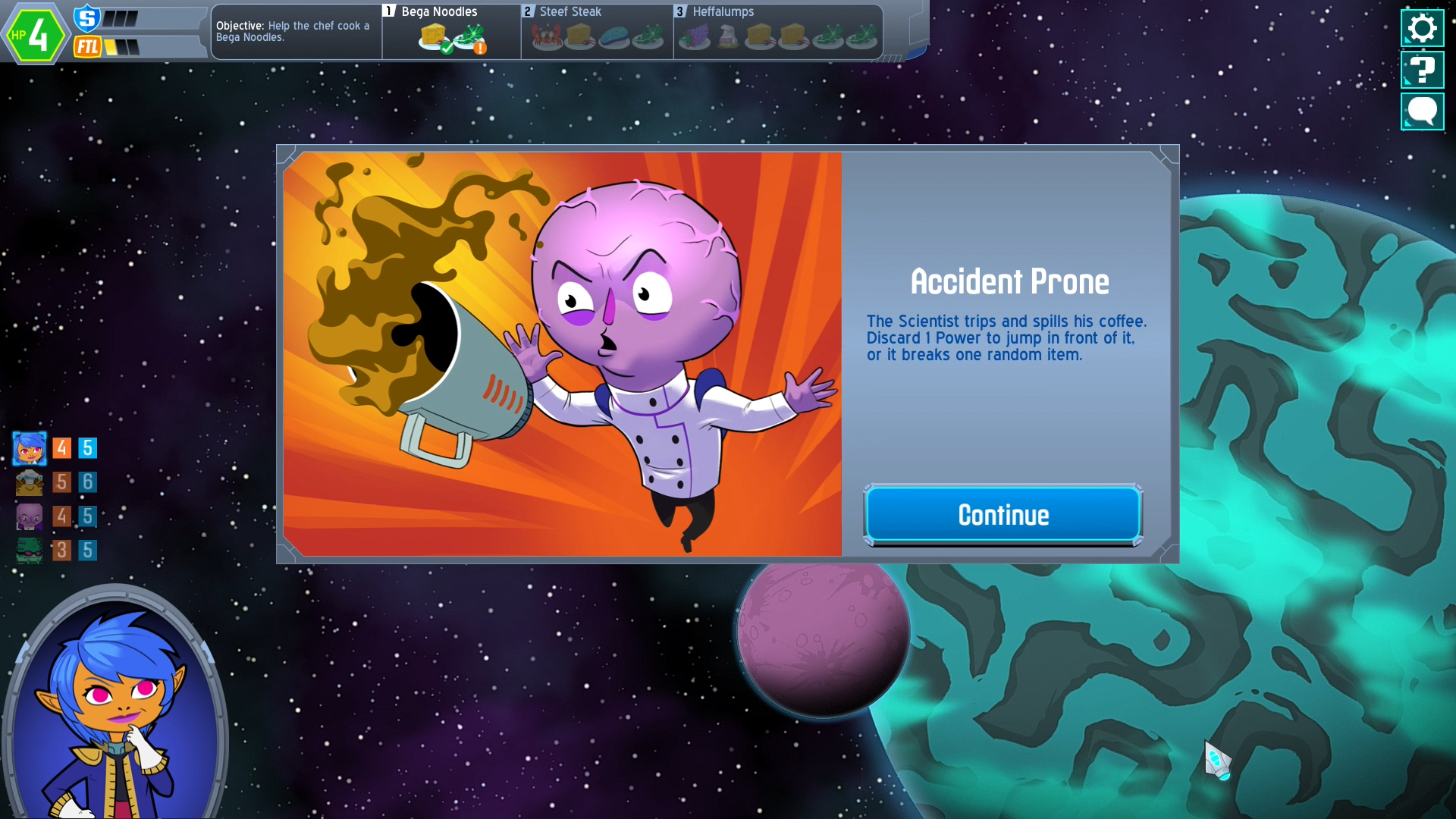Continue past the Accident Prone event
The width and height of the screenshot is (1456, 819).
point(1003,515)
